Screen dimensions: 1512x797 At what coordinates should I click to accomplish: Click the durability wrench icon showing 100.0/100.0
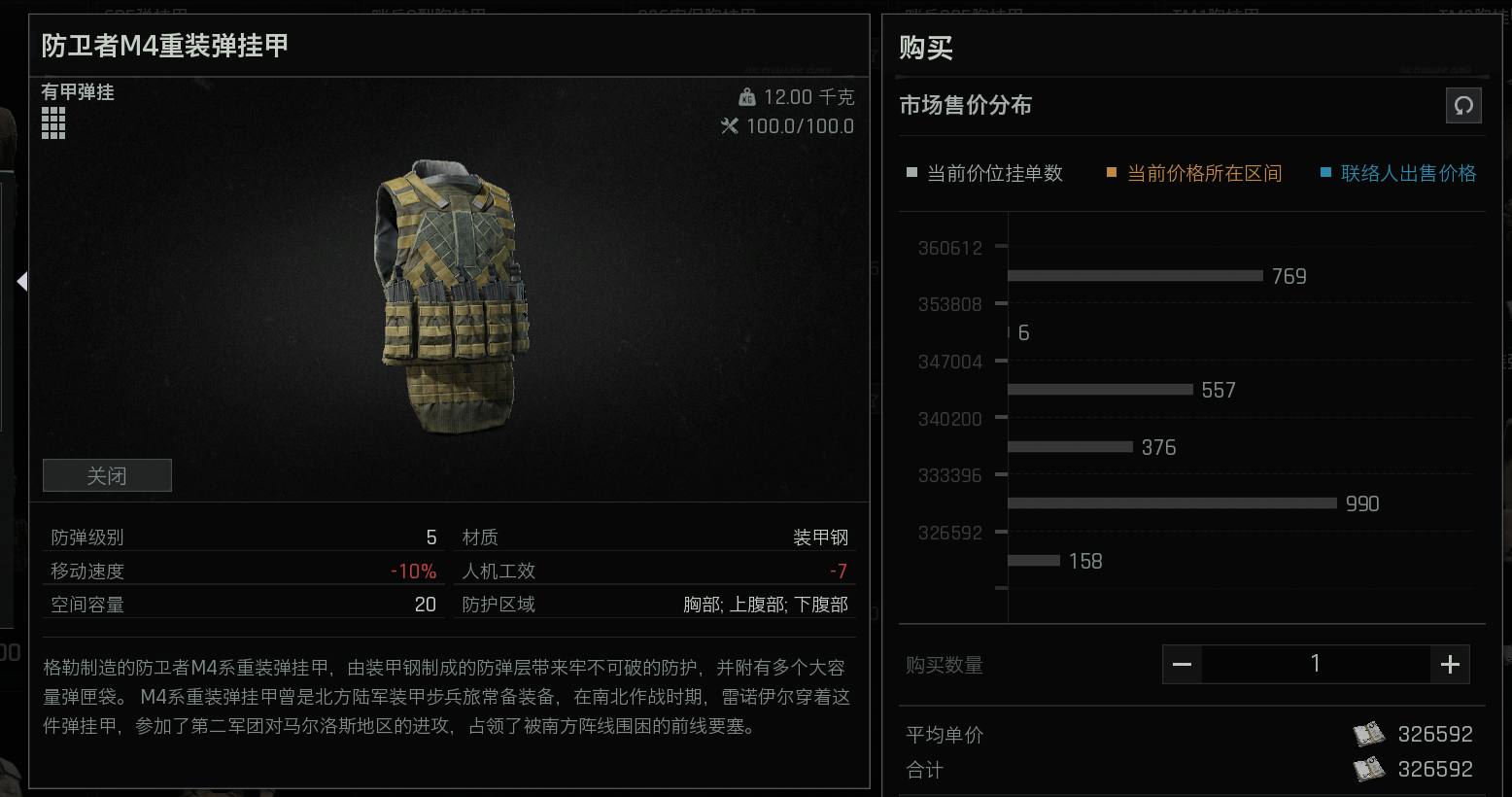pos(731,125)
